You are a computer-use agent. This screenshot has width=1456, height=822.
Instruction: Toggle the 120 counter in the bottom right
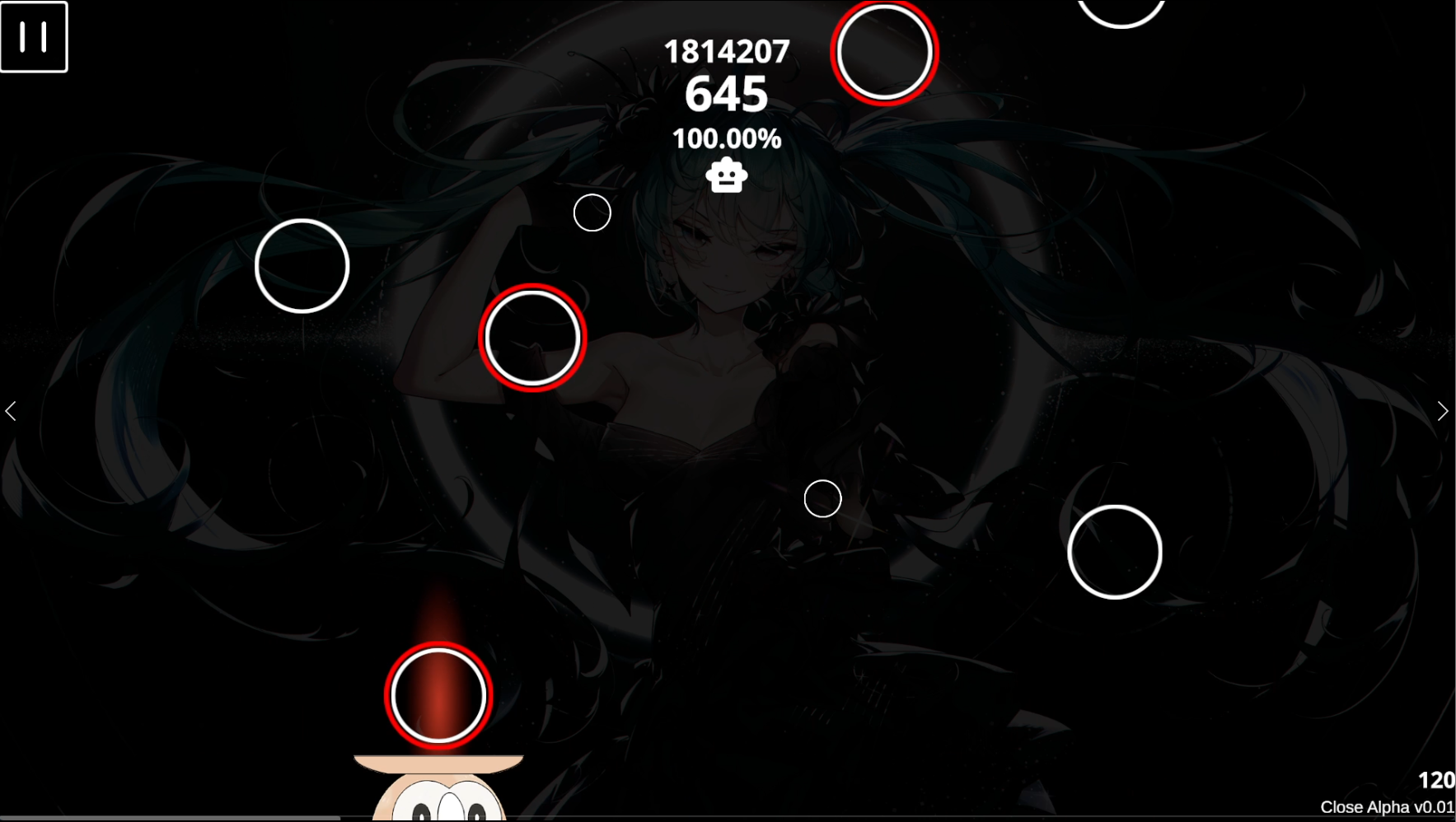[x=1437, y=778]
